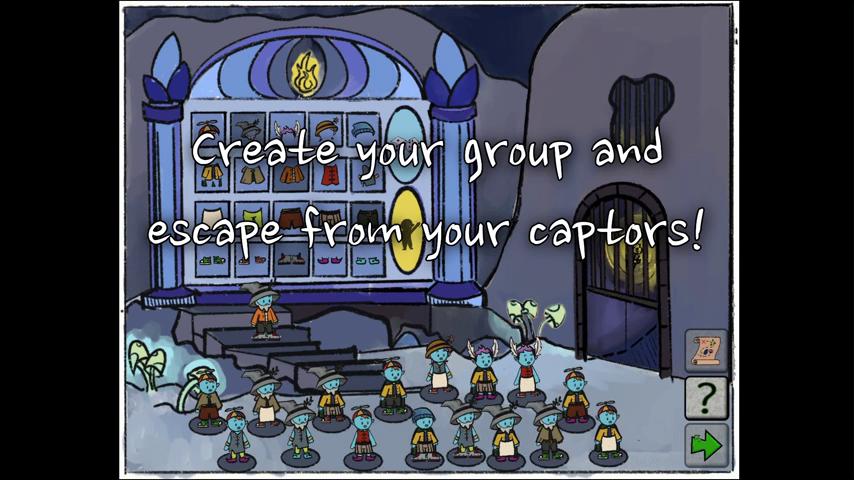The width and height of the screenshot is (854, 480).
Task: Click the green question mark help button
Action: point(705,398)
